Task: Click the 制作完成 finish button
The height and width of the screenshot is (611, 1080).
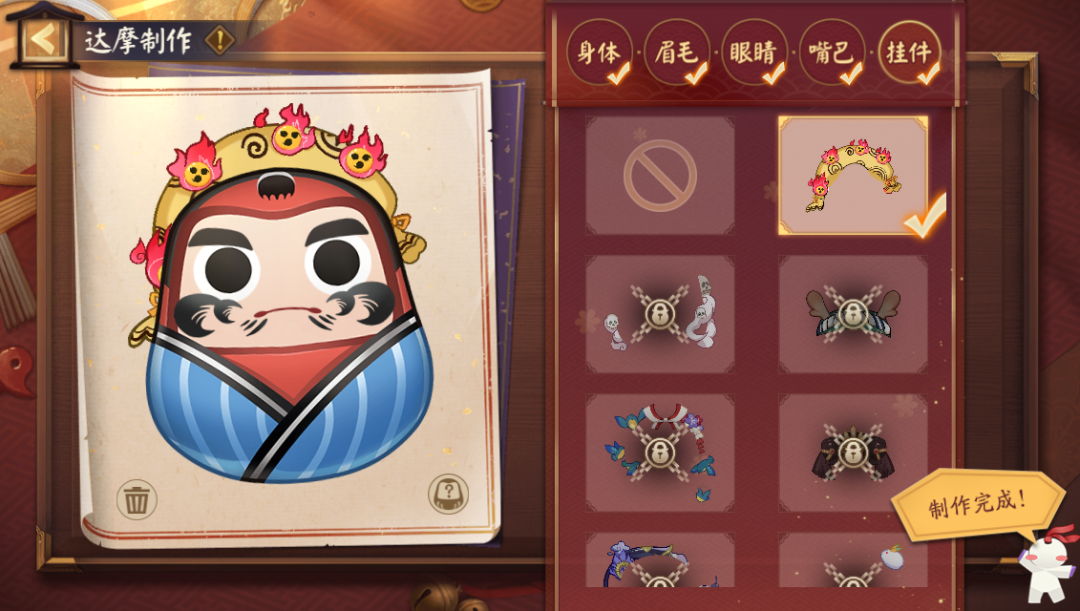Action: (x=977, y=503)
